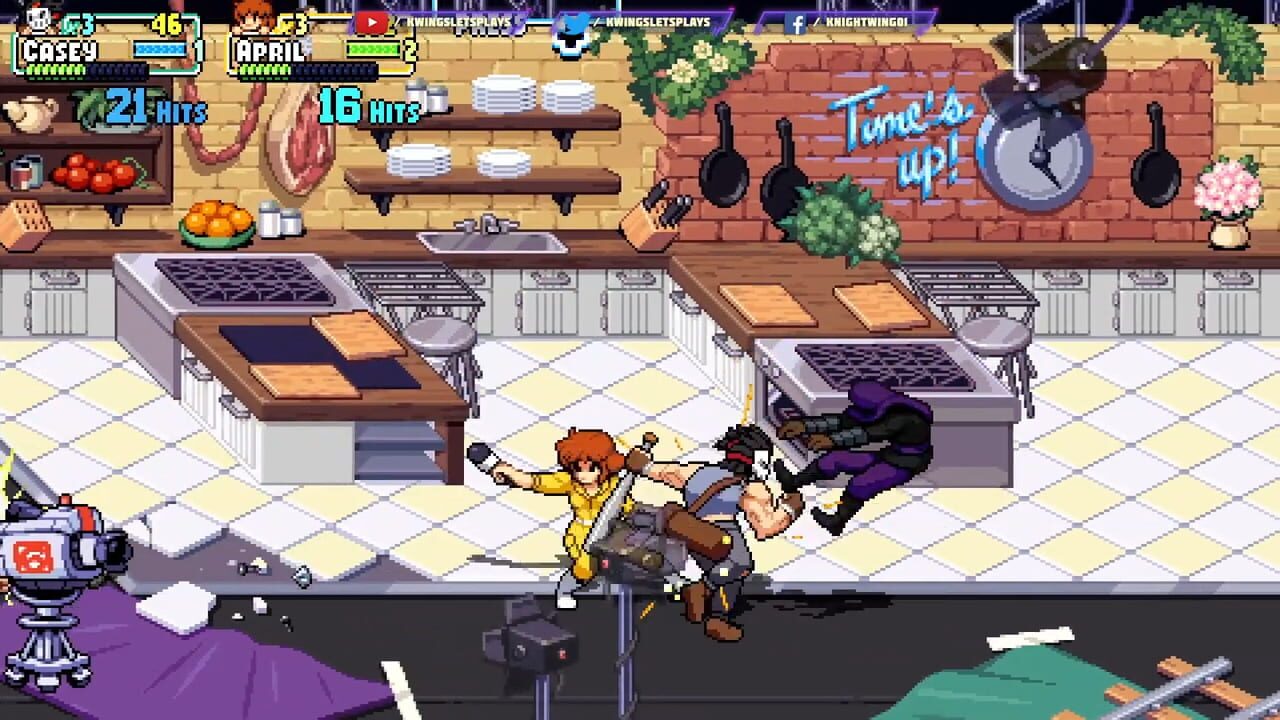
Task: Select the Casey nameplate tab
Action: tap(60, 49)
